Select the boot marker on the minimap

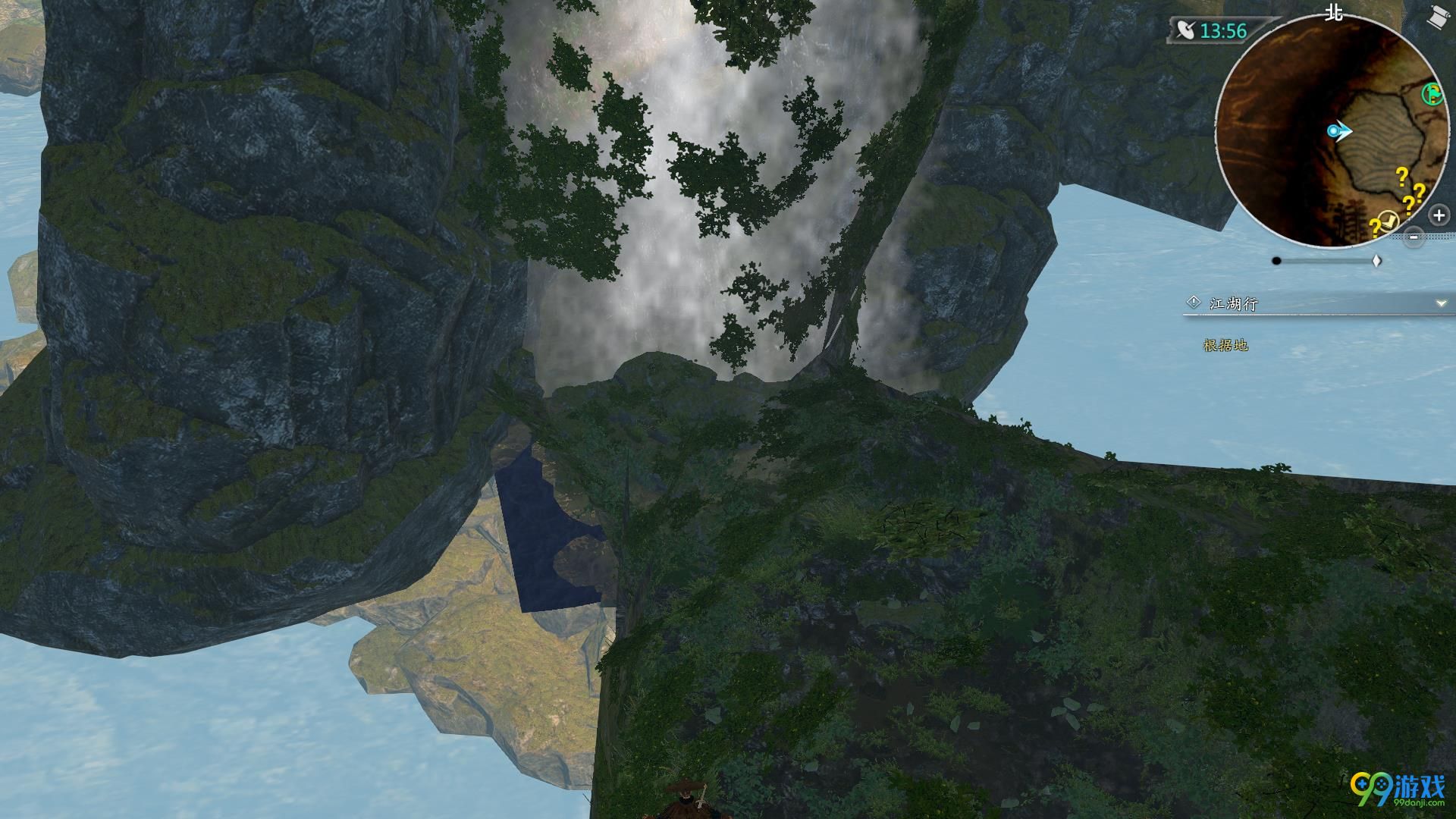pyautogui.click(x=1389, y=221)
